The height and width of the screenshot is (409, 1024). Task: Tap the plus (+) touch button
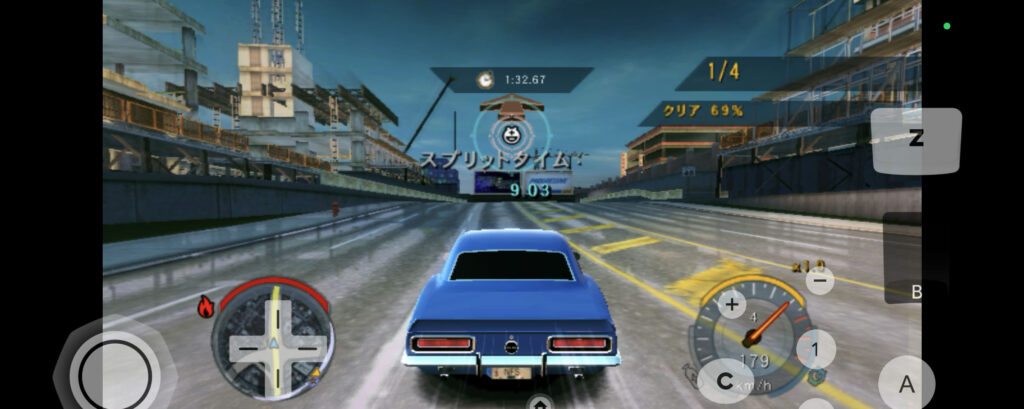[733, 303]
